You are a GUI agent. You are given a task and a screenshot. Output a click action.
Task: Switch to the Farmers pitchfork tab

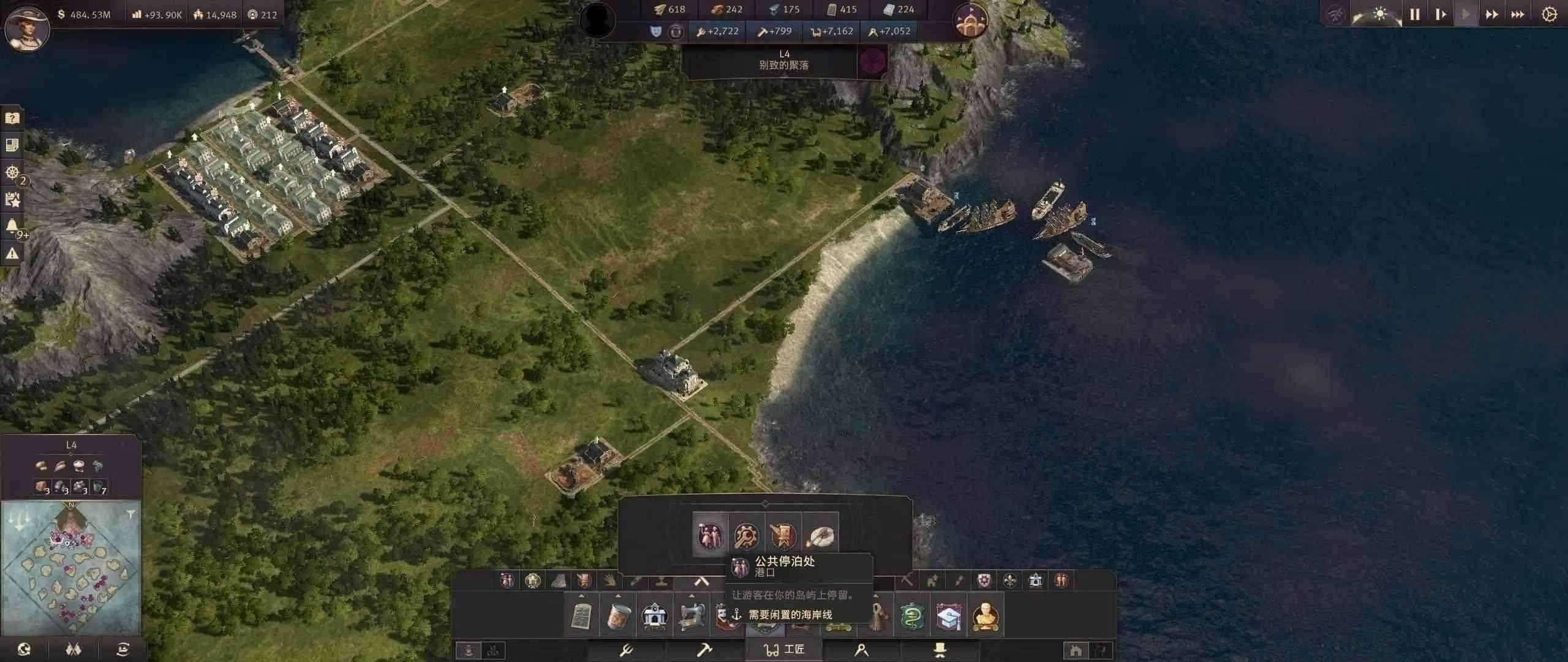tap(626, 649)
